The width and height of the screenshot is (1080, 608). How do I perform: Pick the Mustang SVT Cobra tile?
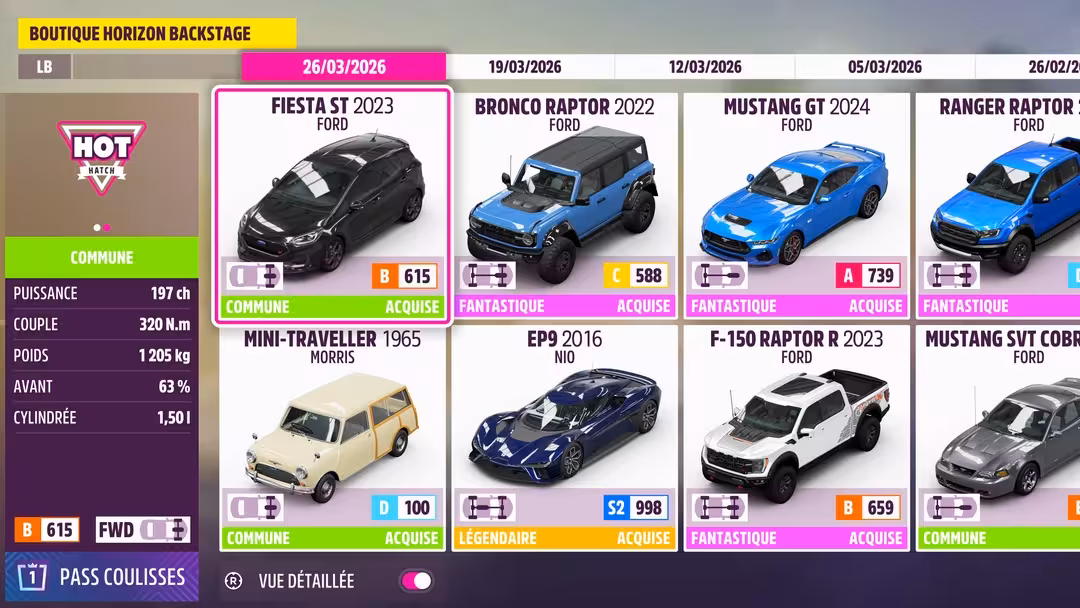tap(1000, 437)
